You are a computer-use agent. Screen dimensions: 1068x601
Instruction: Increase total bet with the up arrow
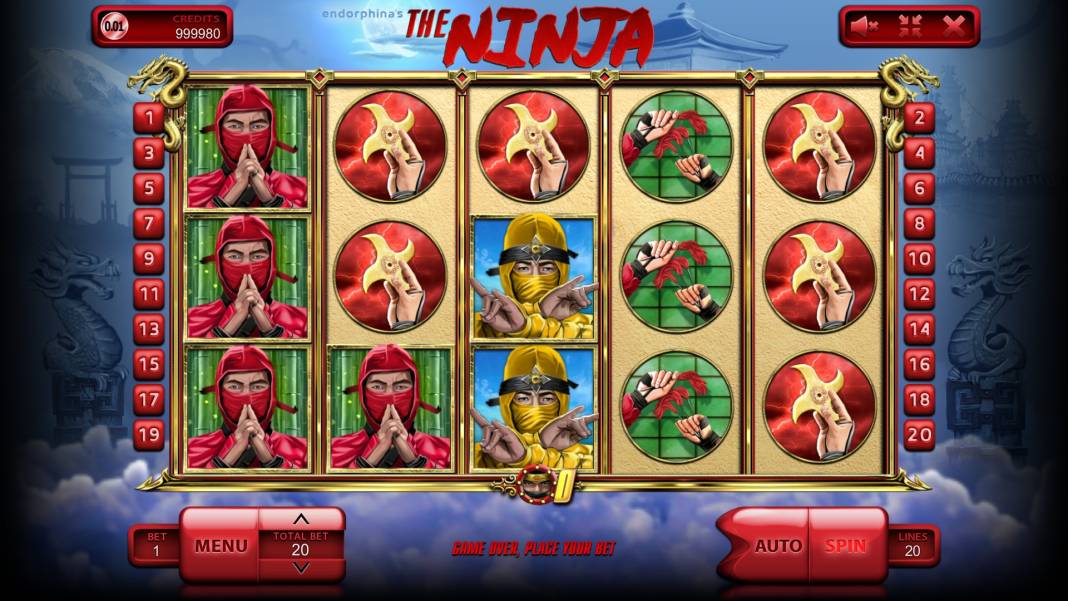click(x=301, y=519)
